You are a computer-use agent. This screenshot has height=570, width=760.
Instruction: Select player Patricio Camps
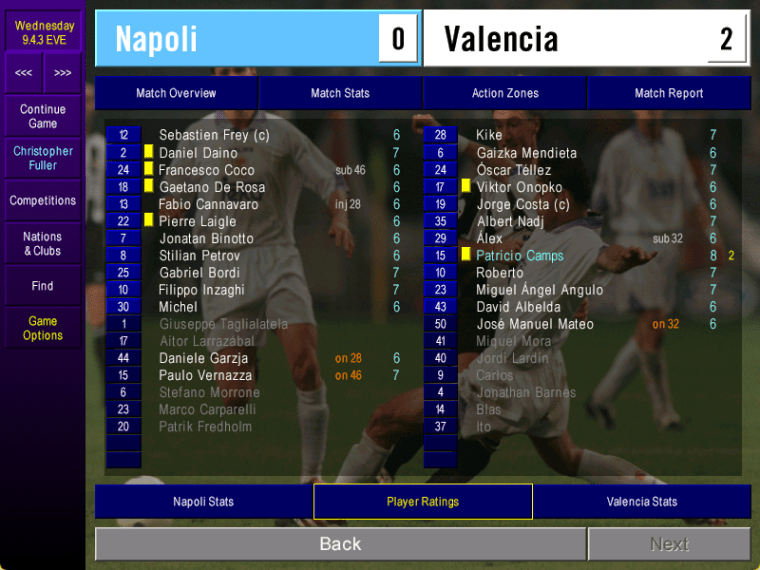519,256
